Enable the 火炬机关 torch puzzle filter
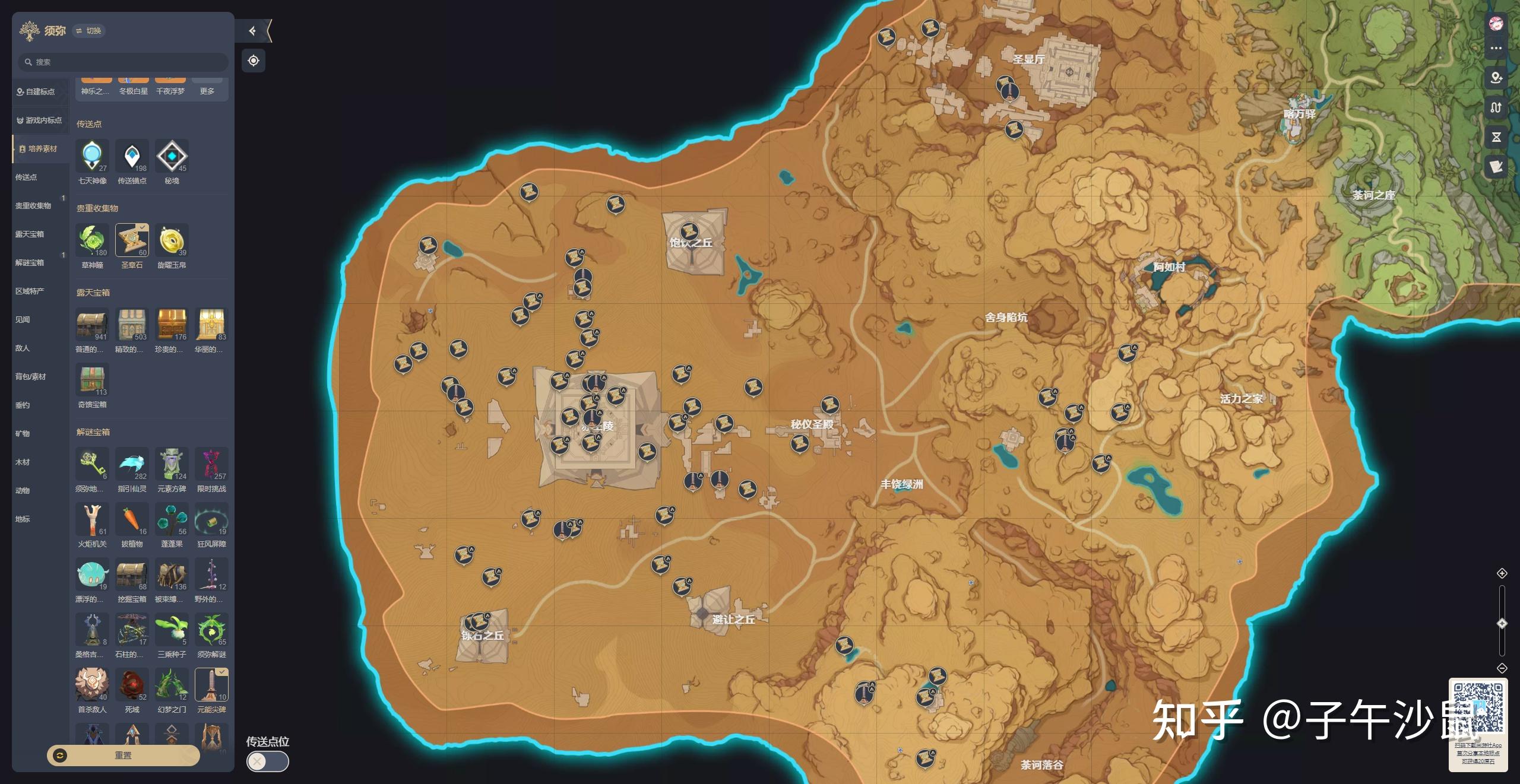 [x=92, y=519]
